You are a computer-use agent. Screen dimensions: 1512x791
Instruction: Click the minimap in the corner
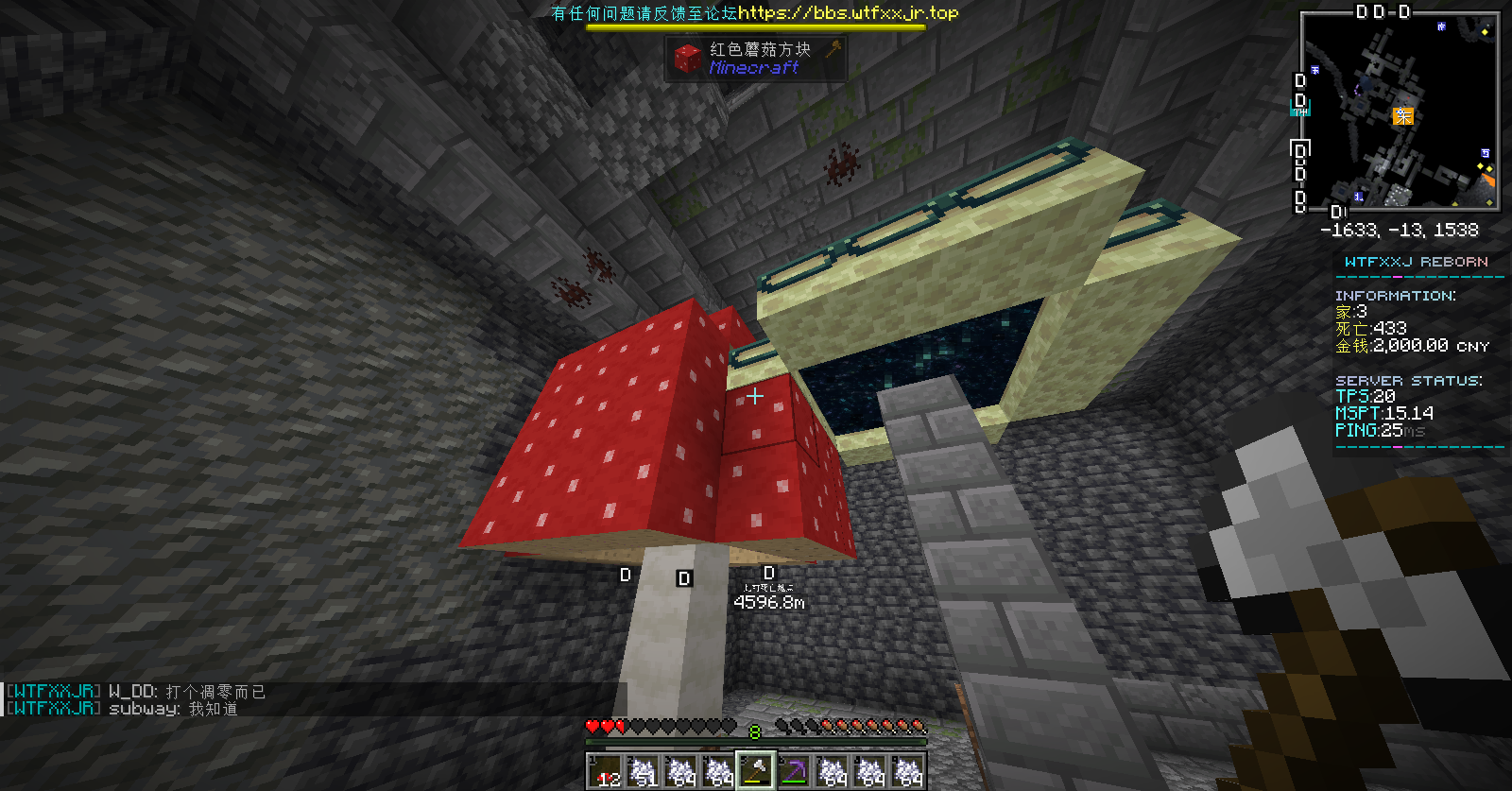(x=1400, y=111)
